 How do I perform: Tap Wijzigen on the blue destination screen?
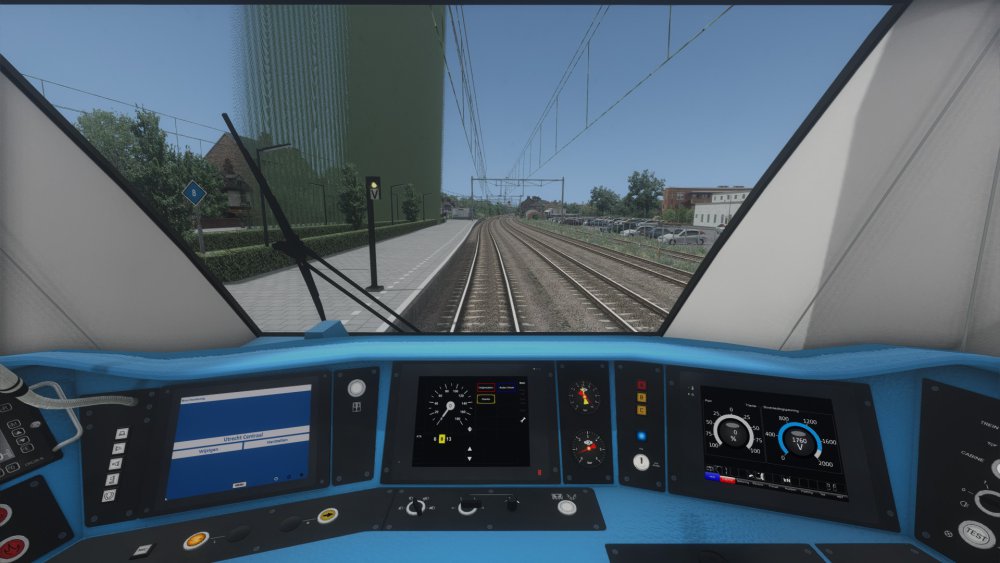coord(209,451)
